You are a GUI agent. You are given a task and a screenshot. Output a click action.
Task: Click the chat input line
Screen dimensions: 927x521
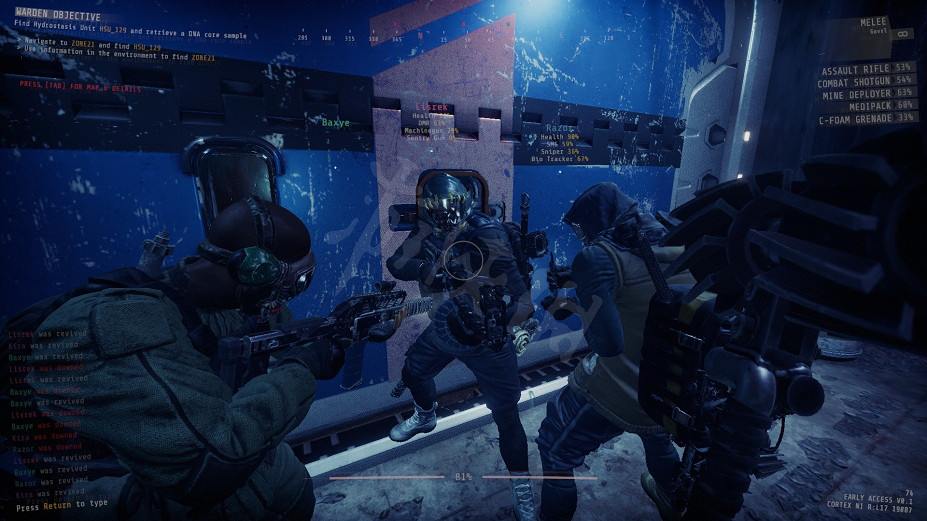coord(62,506)
